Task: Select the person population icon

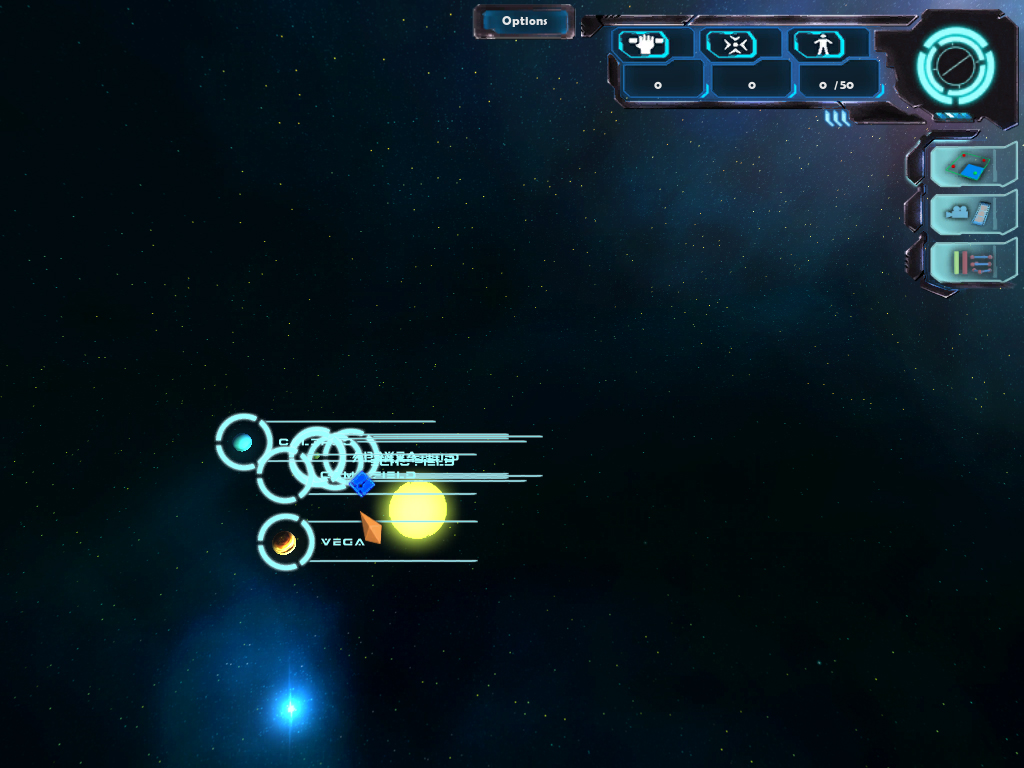Action: 822,44
